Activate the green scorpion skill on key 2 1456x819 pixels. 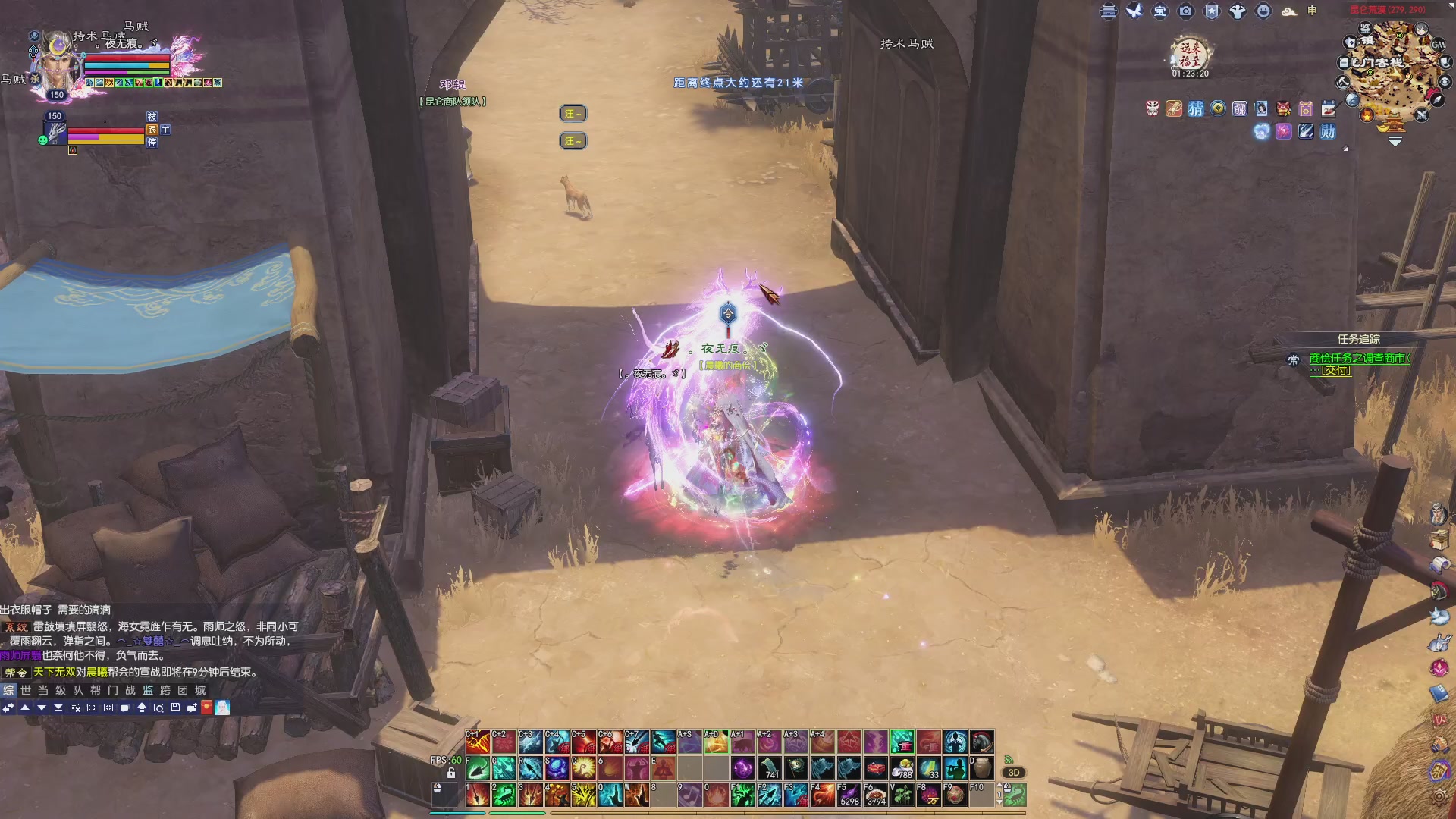click(504, 795)
